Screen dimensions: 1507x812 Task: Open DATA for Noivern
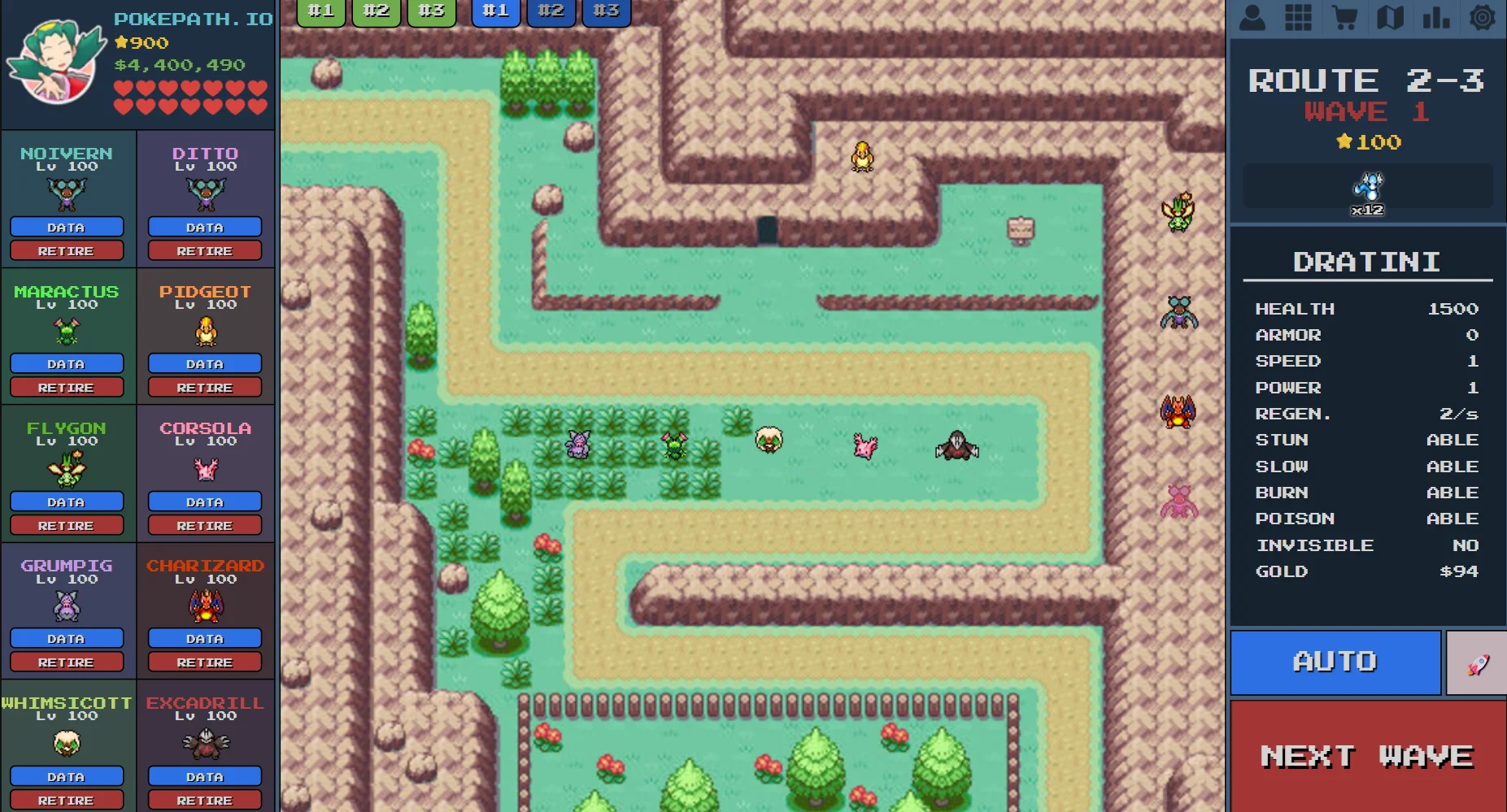pos(68,227)
